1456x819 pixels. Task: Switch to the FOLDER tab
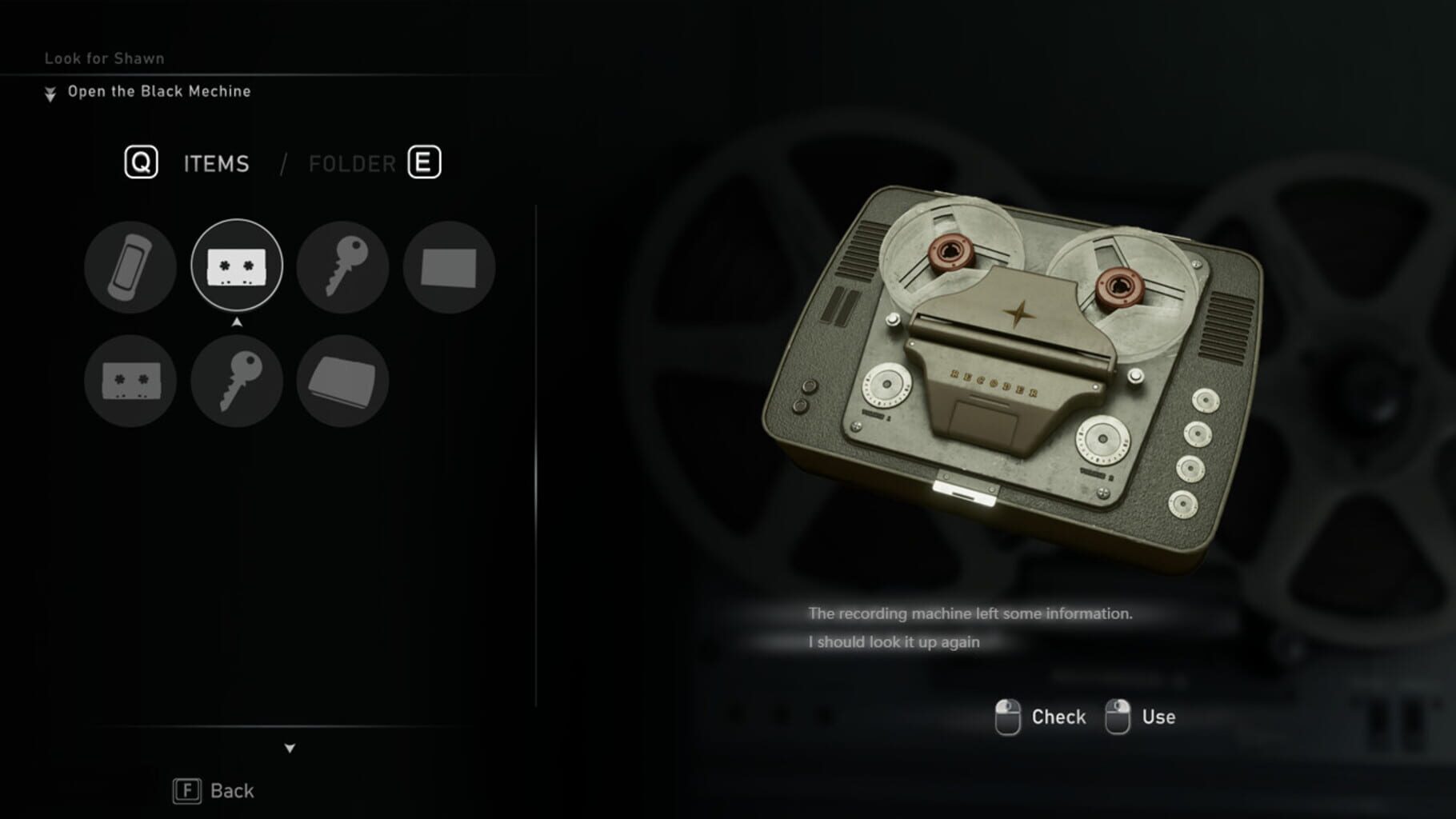352,163
